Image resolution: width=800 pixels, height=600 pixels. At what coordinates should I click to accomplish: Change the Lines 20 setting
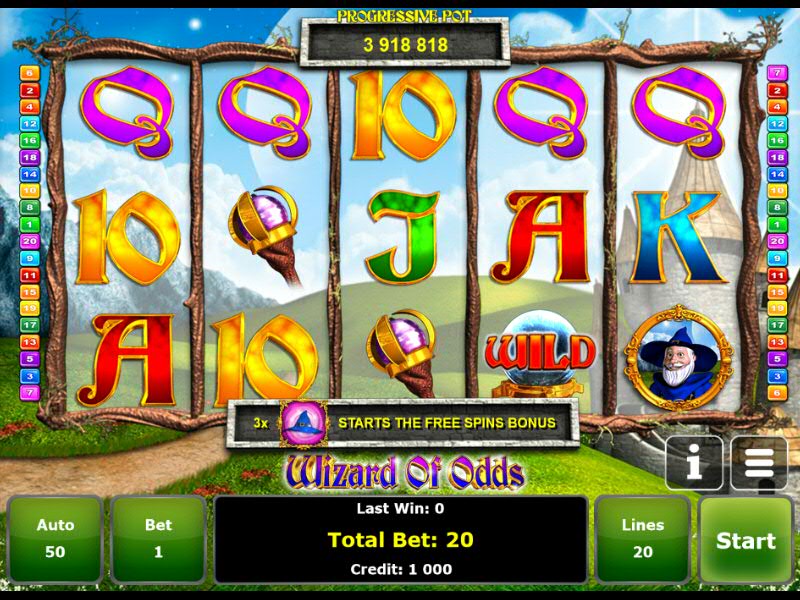[x=642, y=539]
